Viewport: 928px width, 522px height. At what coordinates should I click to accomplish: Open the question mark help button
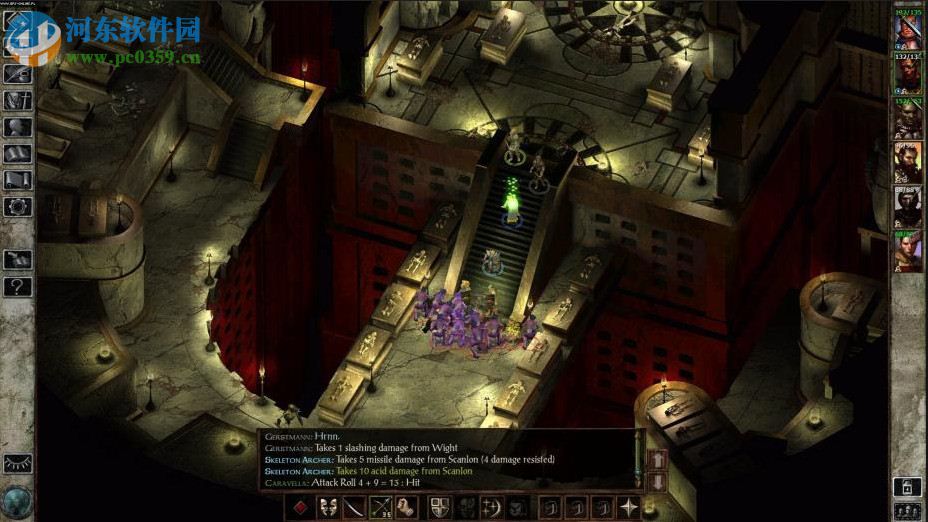point(18,287)
